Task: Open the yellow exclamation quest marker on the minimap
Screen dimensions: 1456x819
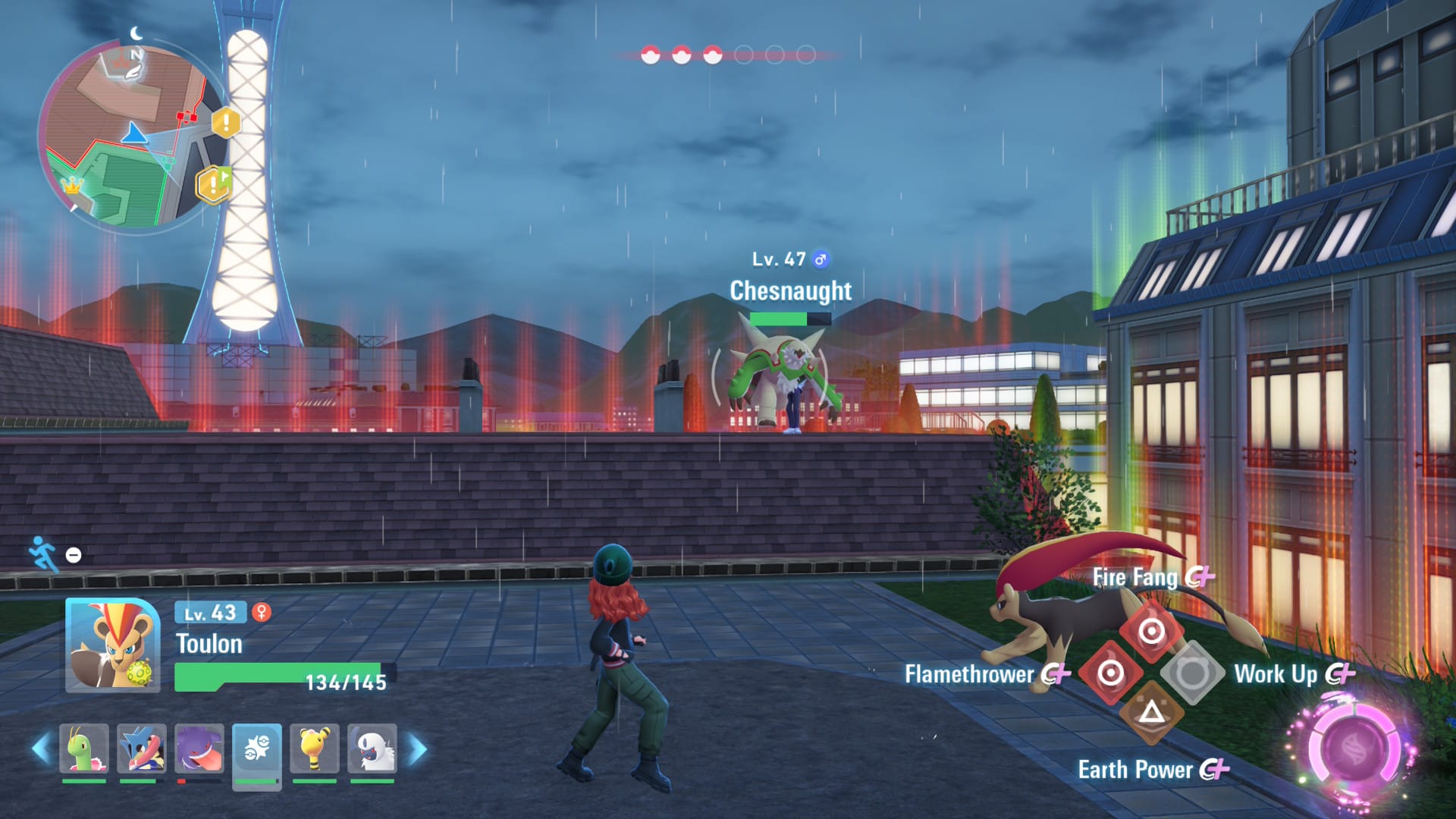Action: pyautogui.click(x=226, y=123)
